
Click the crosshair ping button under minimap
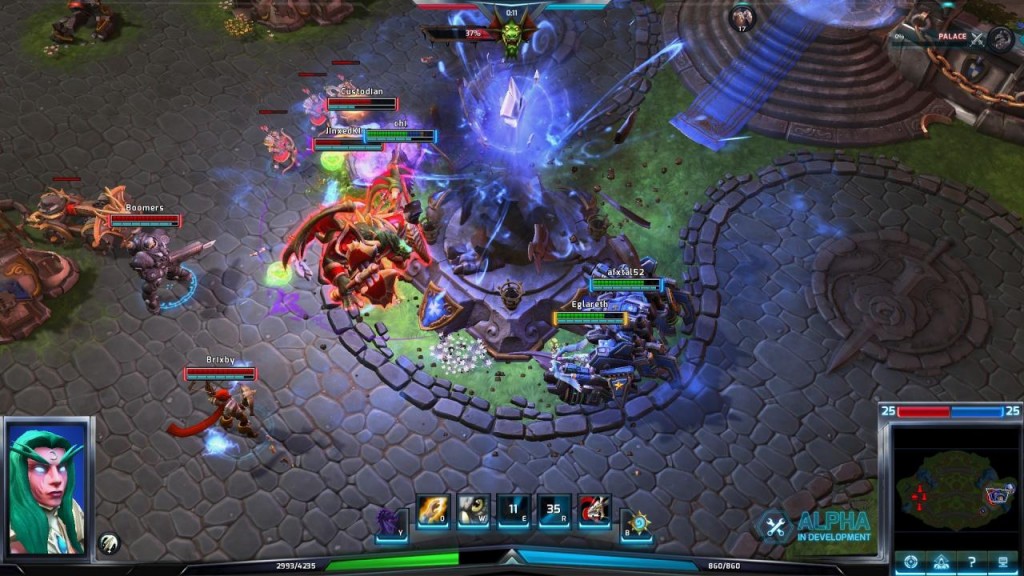pos(910,561)
